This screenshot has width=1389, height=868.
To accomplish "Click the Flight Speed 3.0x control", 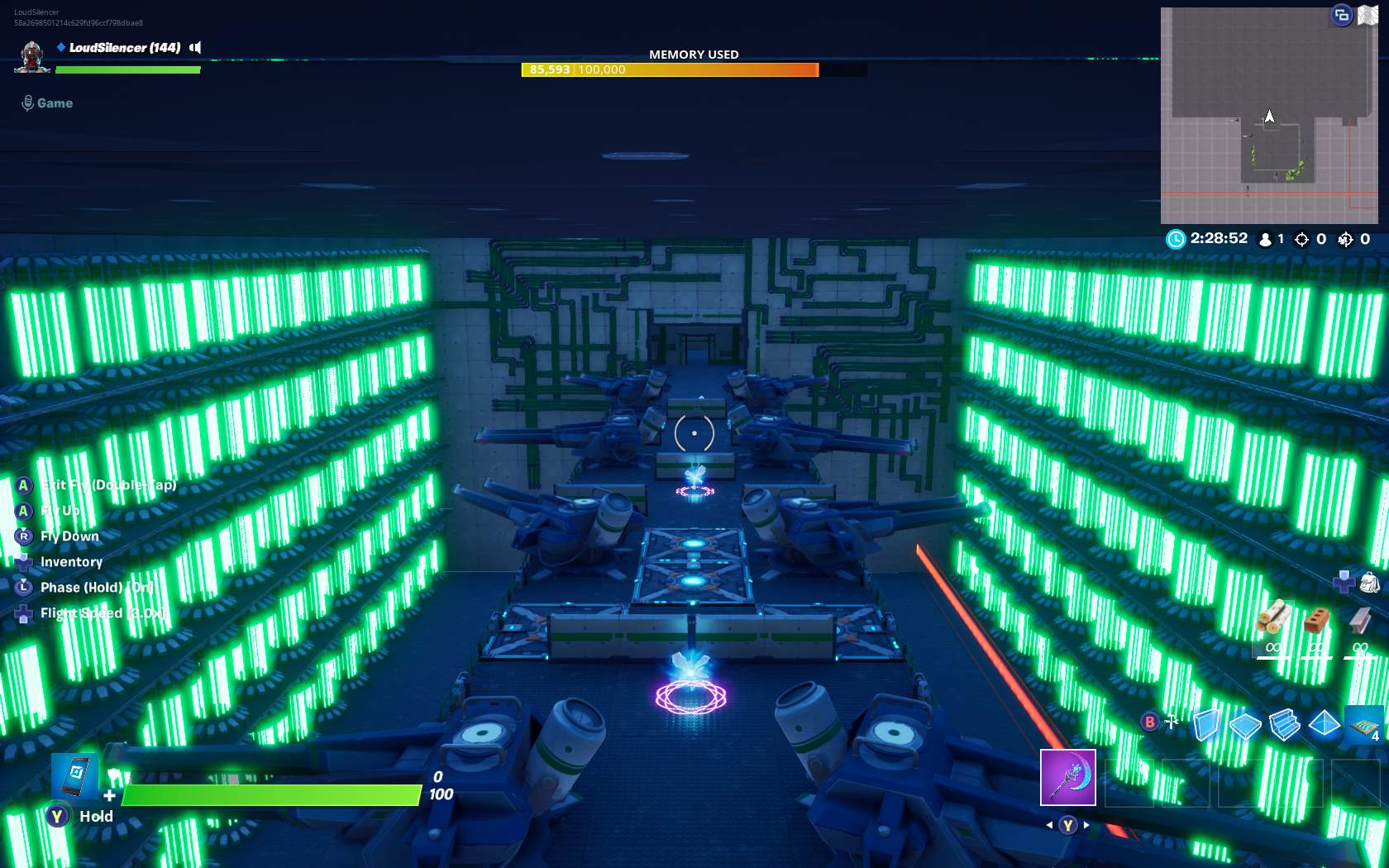I will point(103,613).
